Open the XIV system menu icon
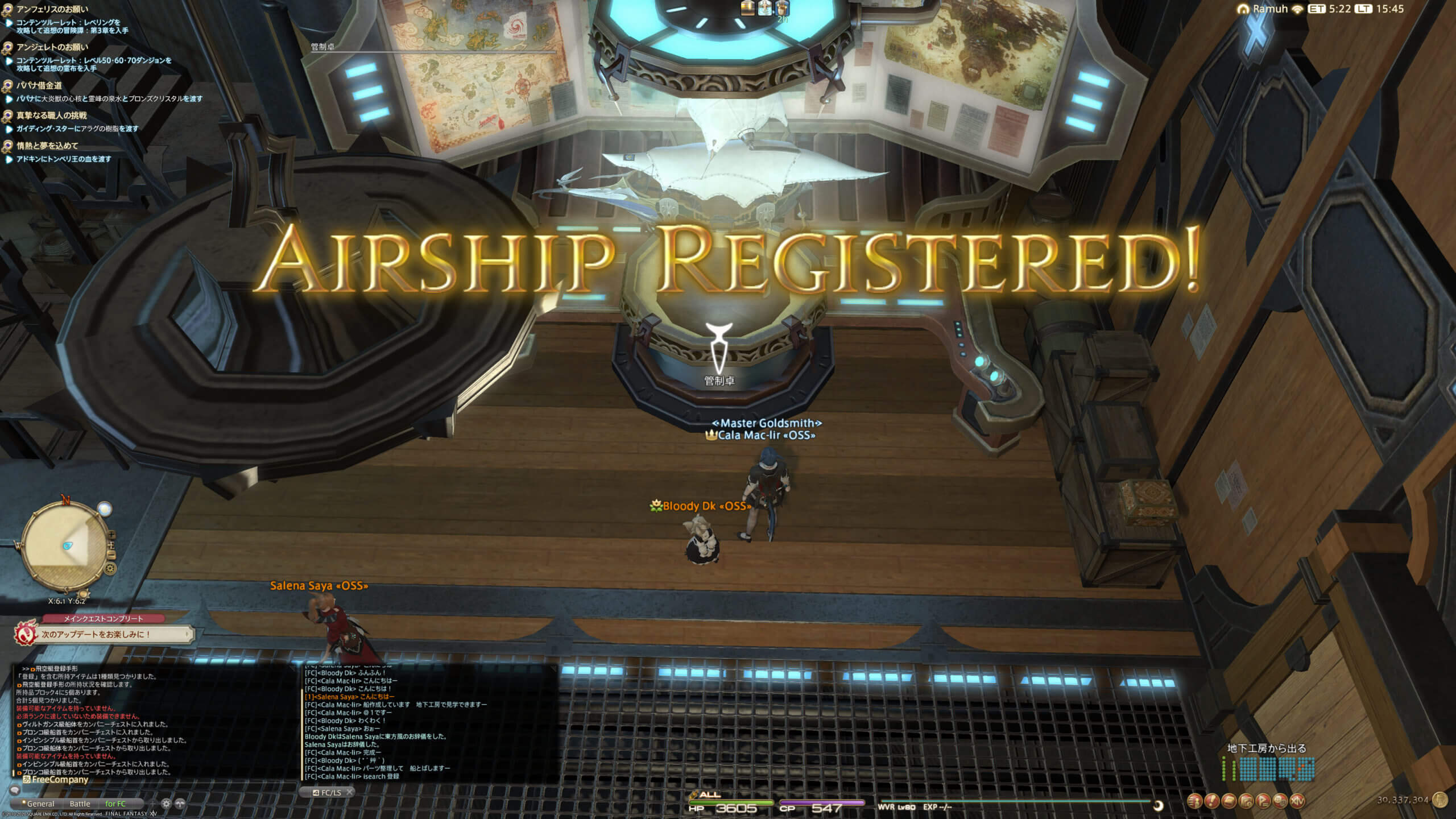1456x819 pixels. click(1297, 801)
